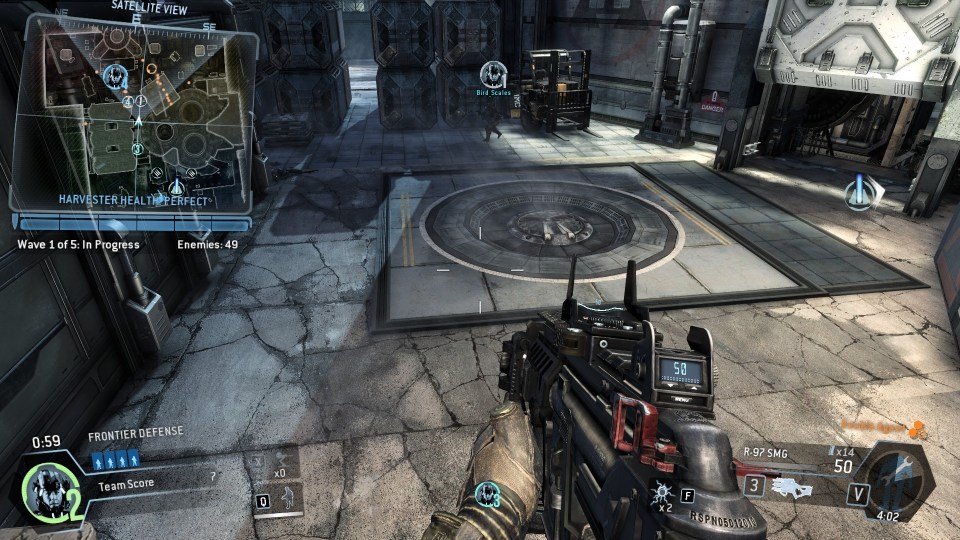Activate the arc grenade ordnance icon
Viewport: 960px width, 540px height.
coord(663,491)
